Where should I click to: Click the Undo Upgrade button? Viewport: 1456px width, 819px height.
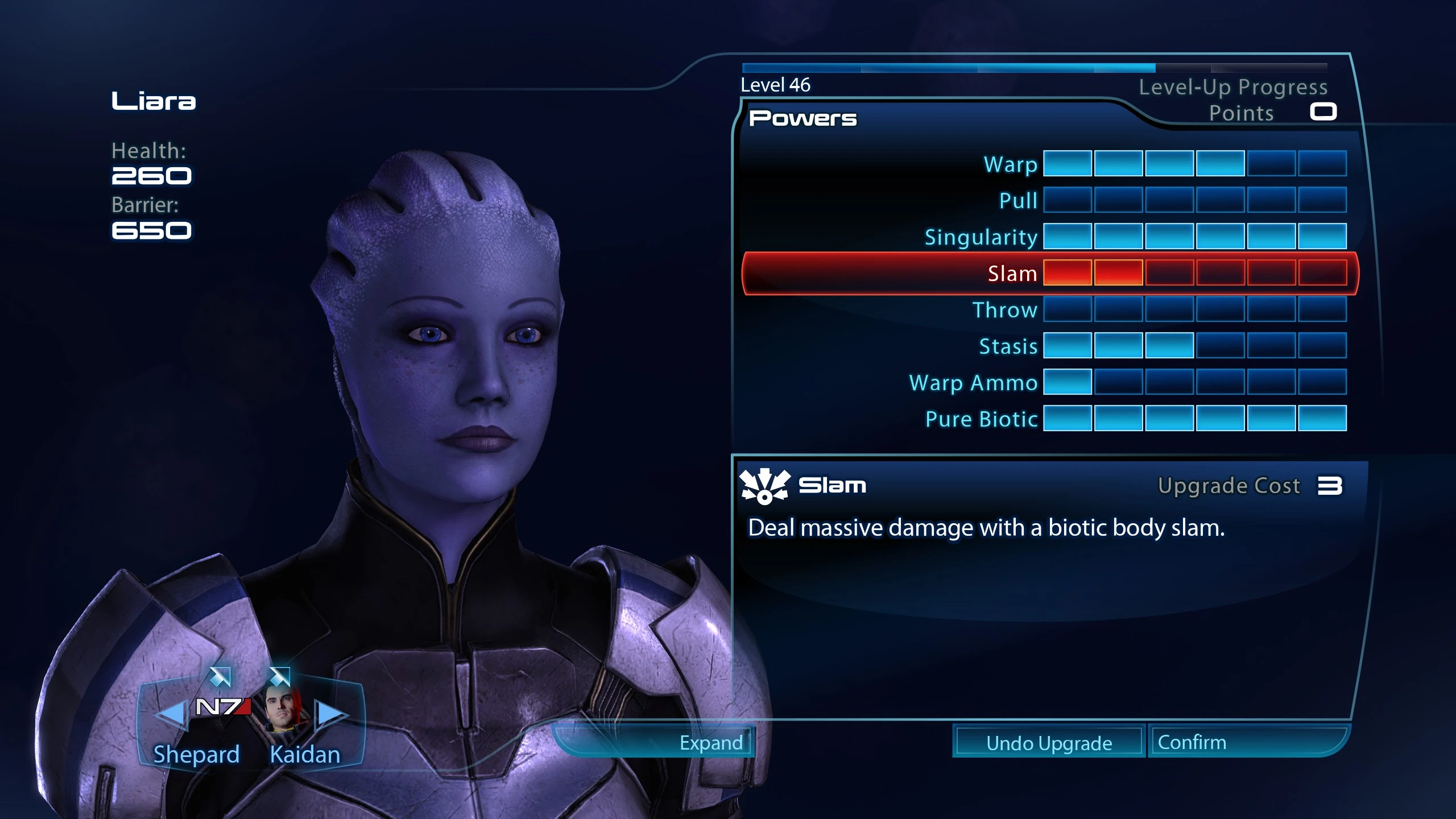1049,743
